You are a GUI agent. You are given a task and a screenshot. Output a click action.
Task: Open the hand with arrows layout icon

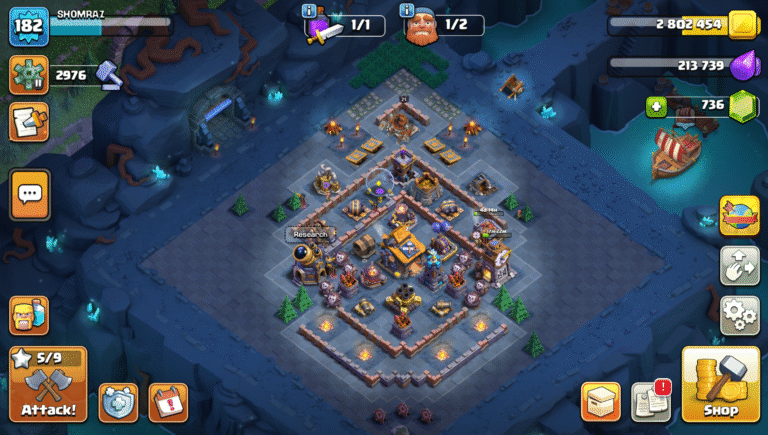tap(739, 266)
